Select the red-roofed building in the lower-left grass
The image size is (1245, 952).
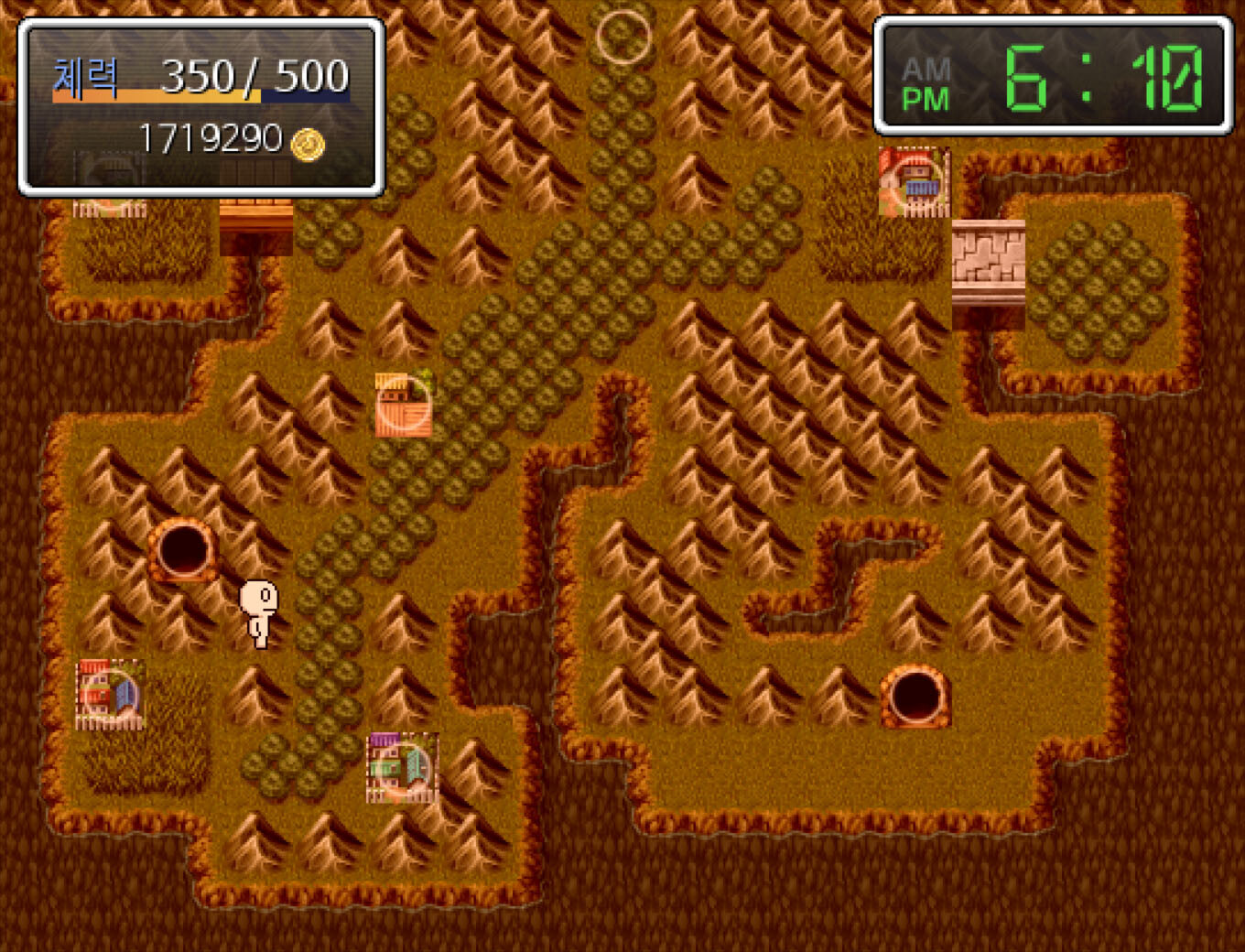pyautogui.click(x=107, y=694)
